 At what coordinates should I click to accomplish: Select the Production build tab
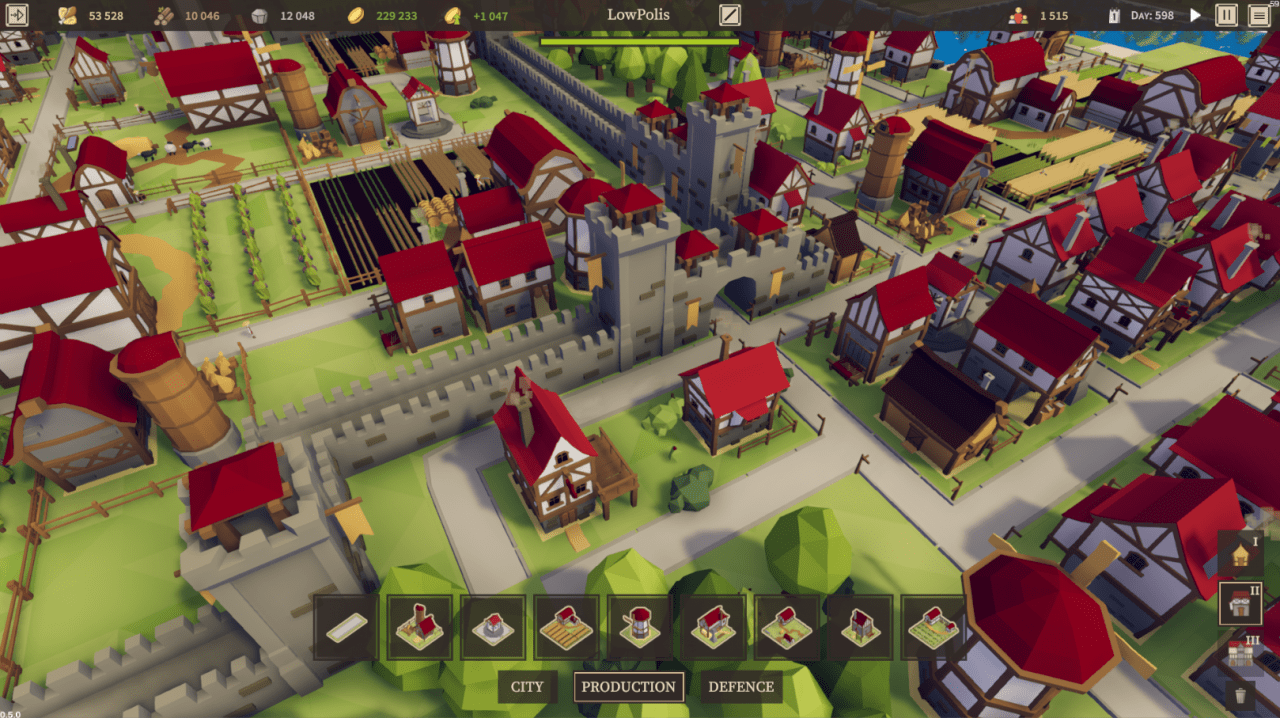coord(628,687)
